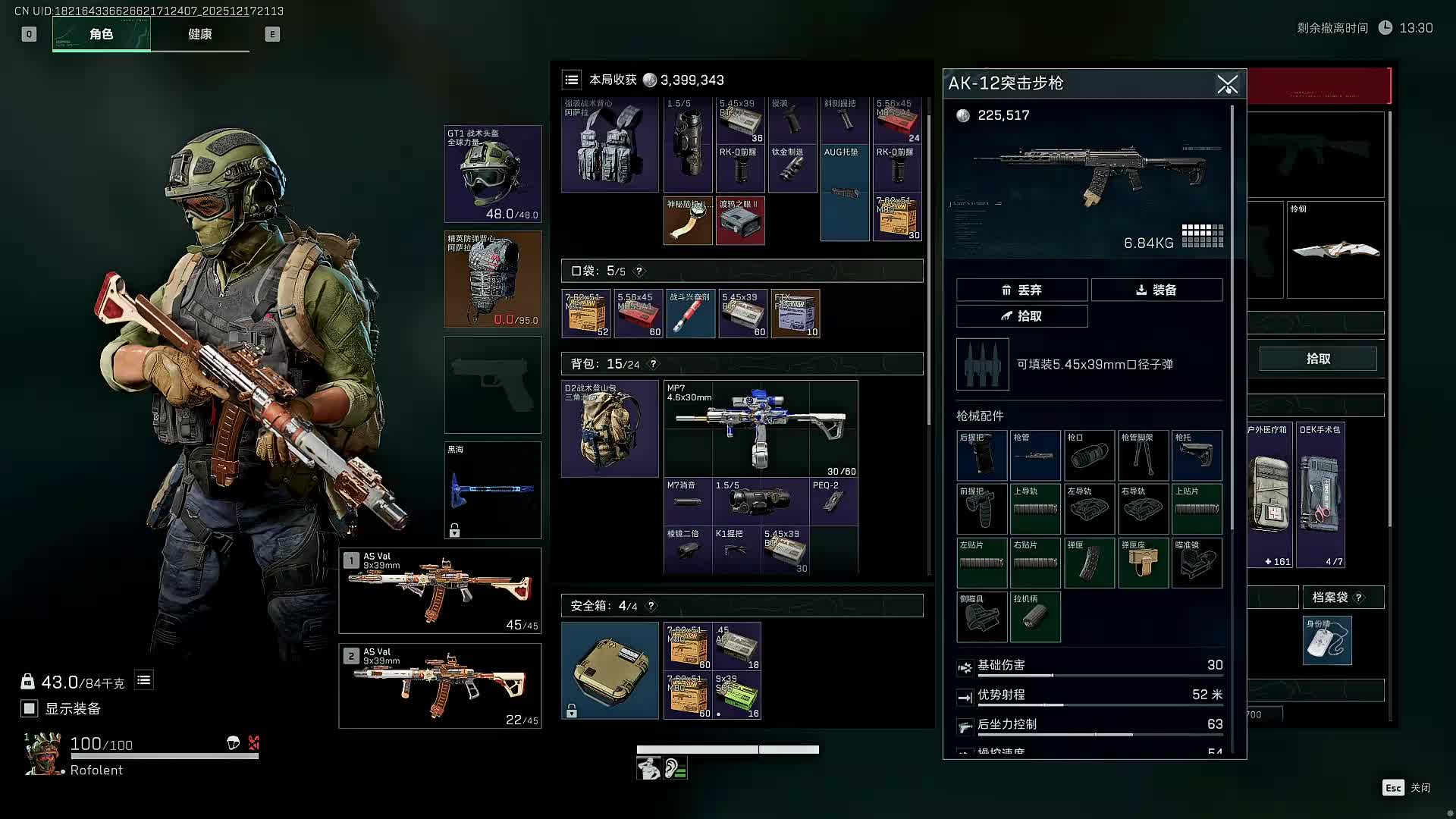The image size is (1456, 819).
Task: Select the PEQ-2 attachment in backpack
Action: [833, 501]
